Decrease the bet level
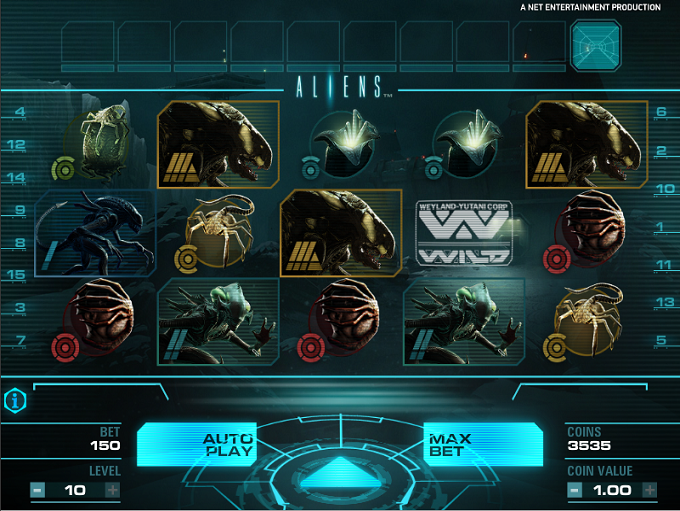The height and width of the screenshot is (511, 680). [37, 490]
